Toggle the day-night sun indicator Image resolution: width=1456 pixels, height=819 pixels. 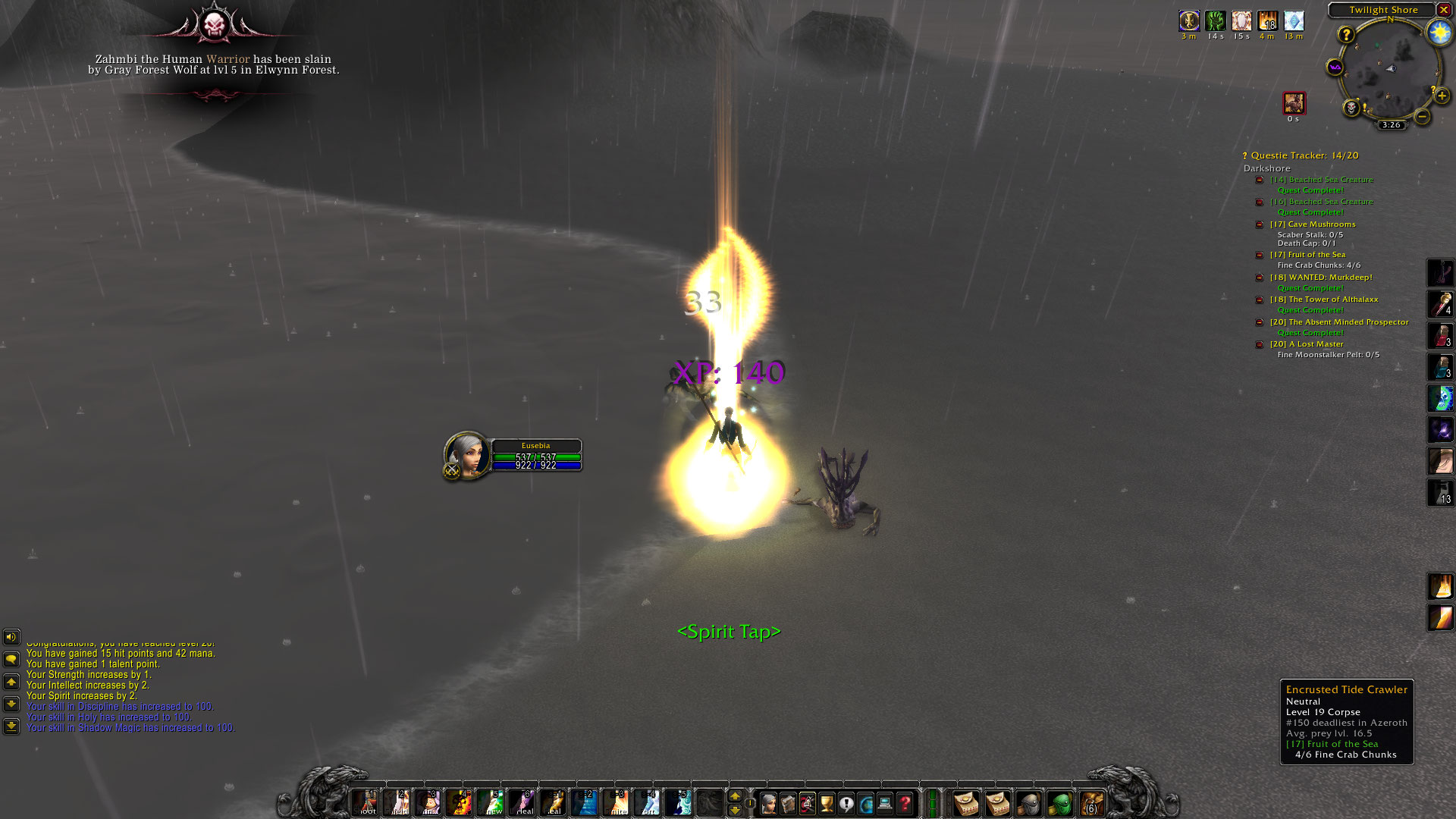tap(1439, 32)
